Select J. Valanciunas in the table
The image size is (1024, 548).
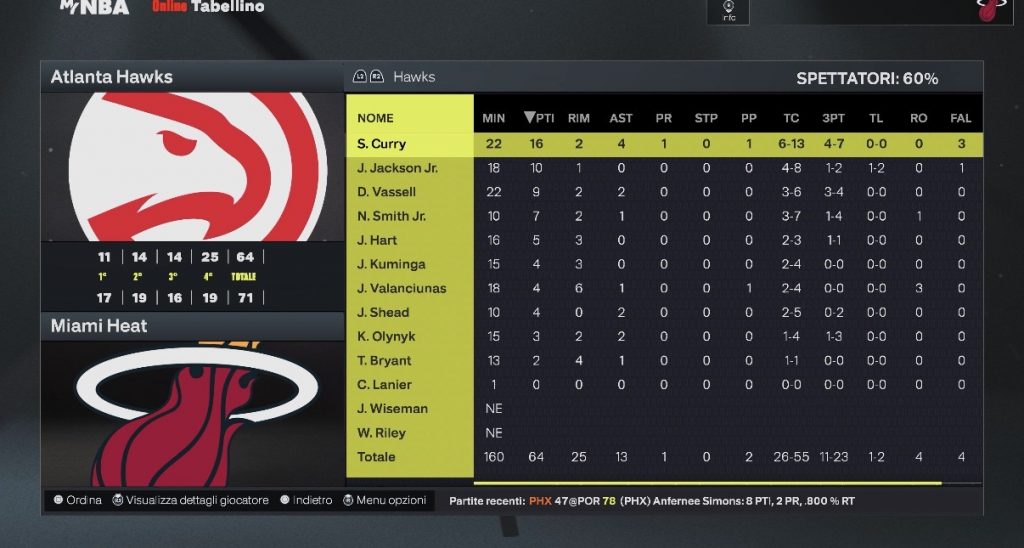402,288
